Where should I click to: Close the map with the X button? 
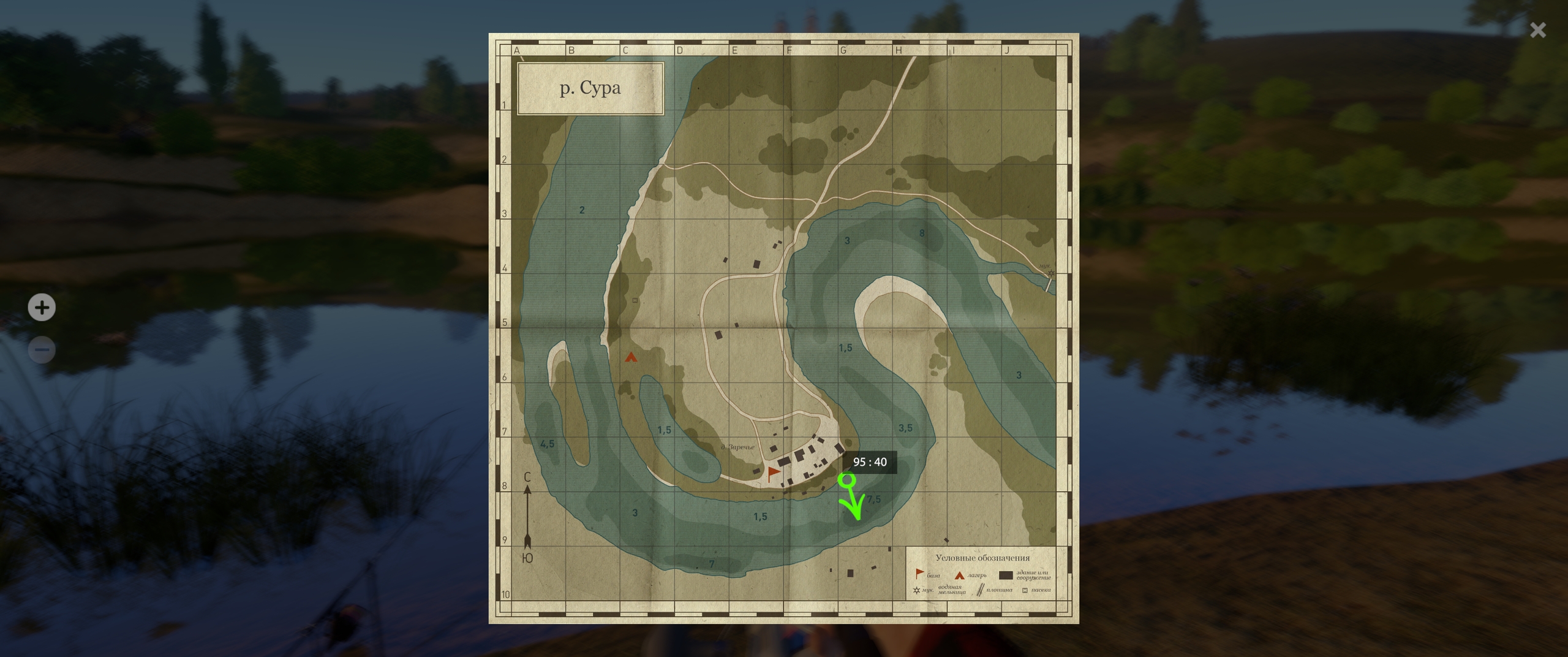pyautogui.click(x=1537, y=30)
